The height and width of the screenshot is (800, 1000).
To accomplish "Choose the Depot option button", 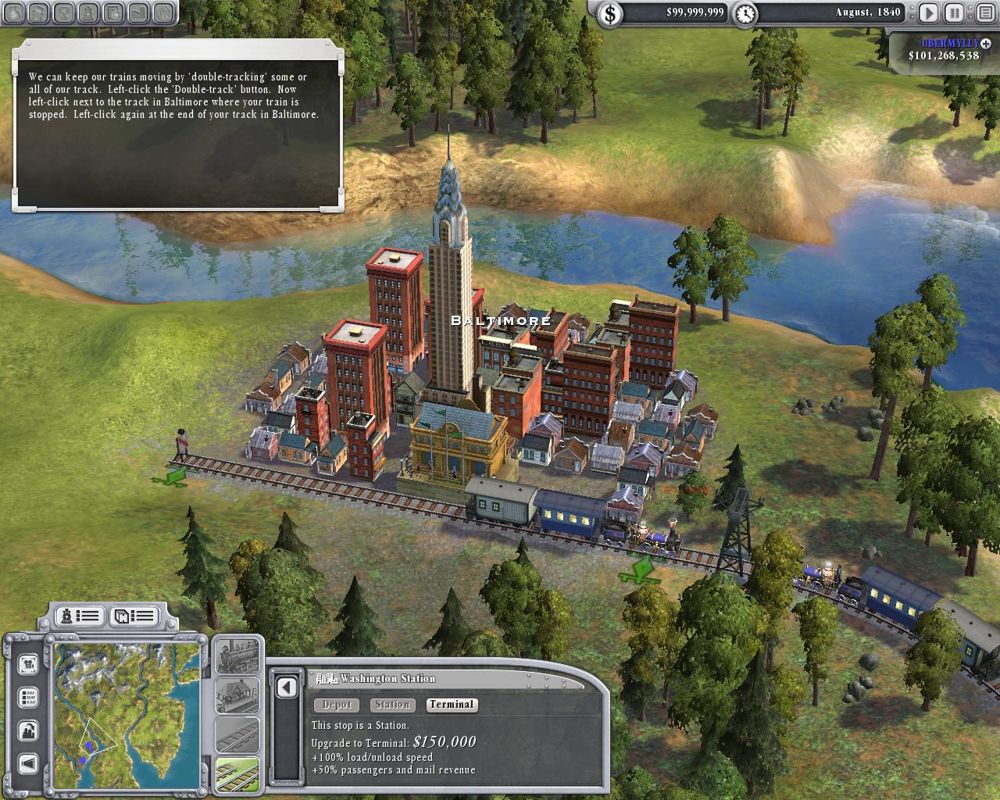I will click(x=336, y=705).
